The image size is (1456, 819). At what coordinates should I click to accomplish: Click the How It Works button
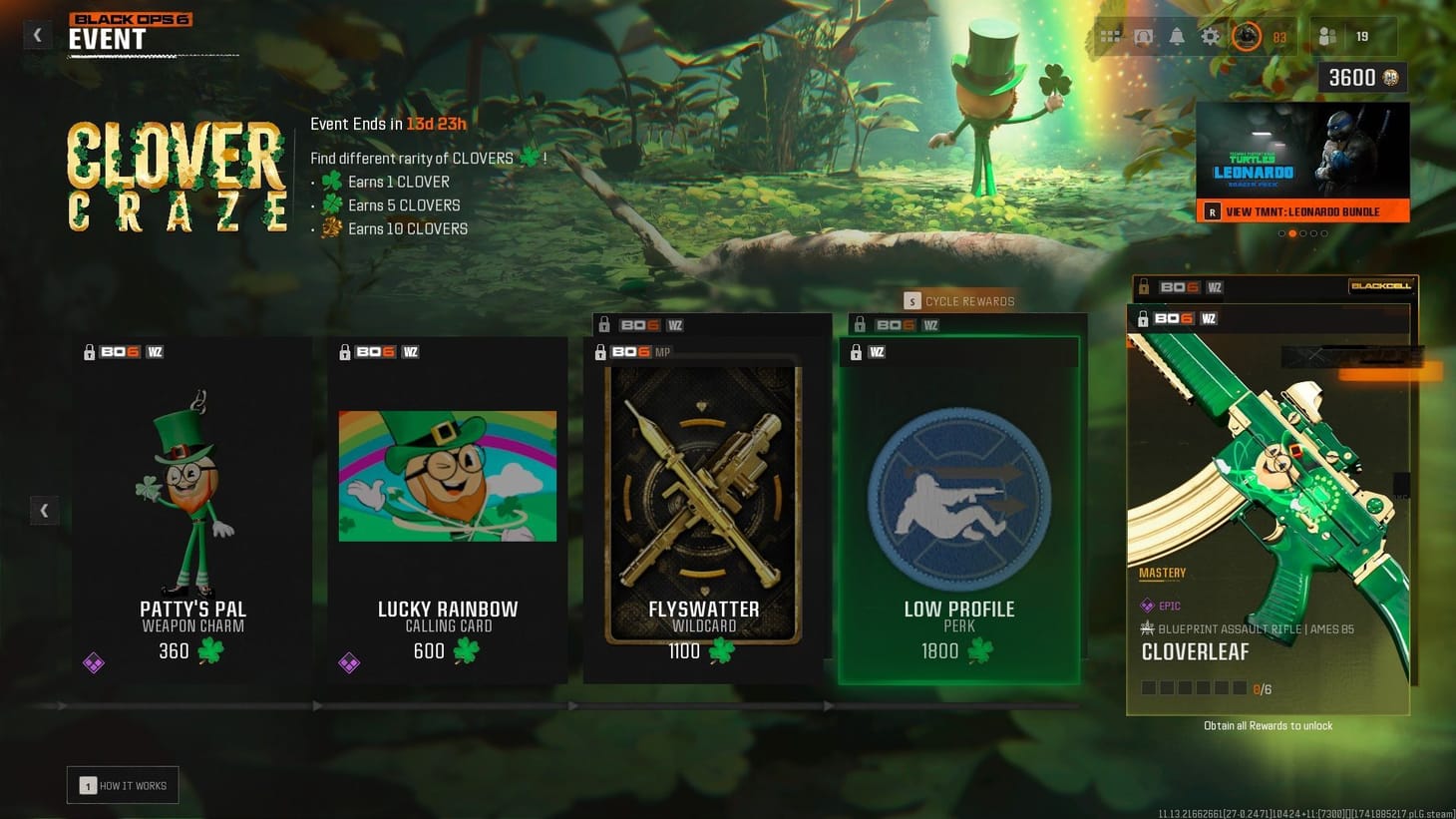[x=122, y=785]
